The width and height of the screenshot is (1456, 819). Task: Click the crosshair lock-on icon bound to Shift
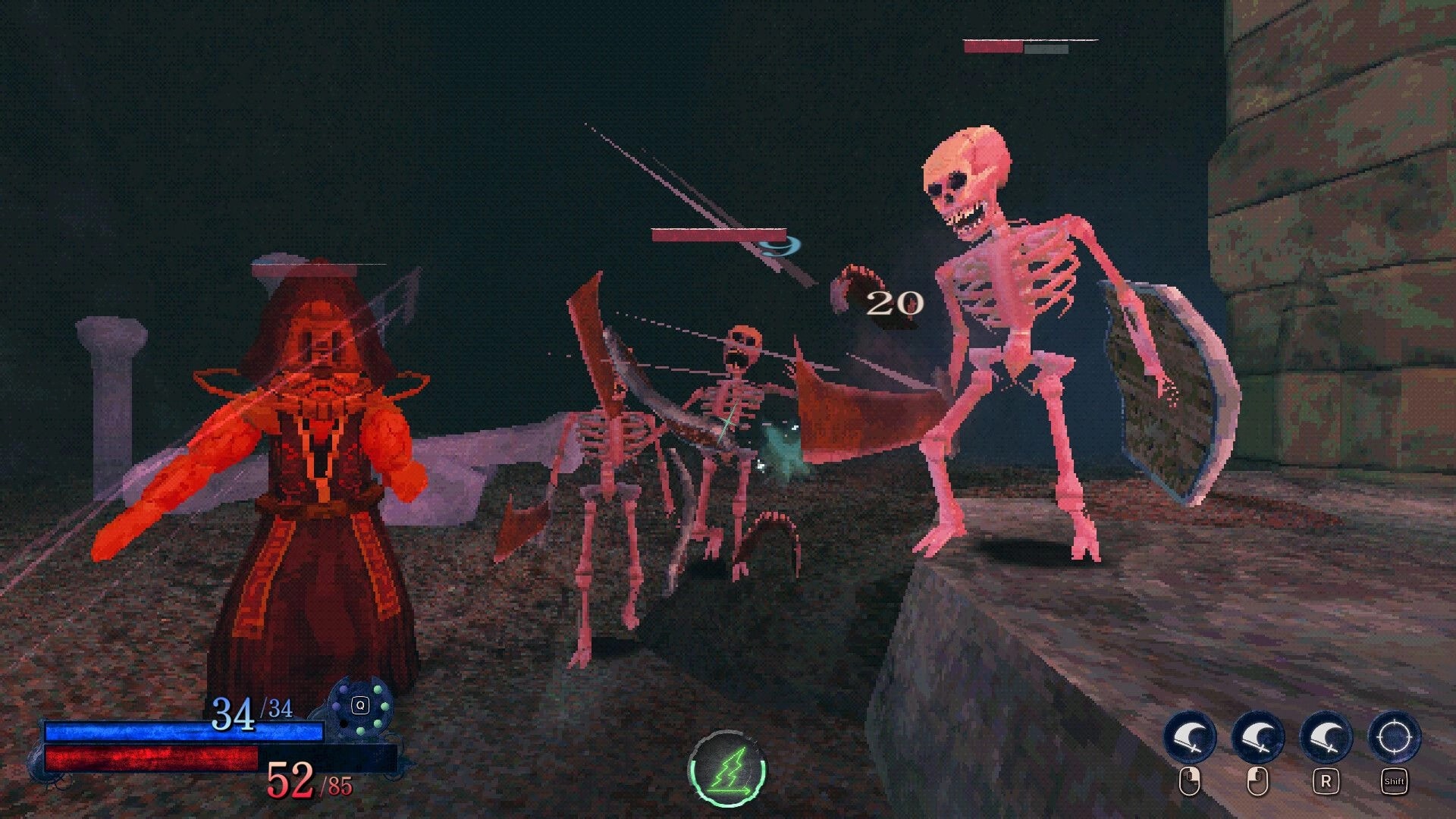1394,738
